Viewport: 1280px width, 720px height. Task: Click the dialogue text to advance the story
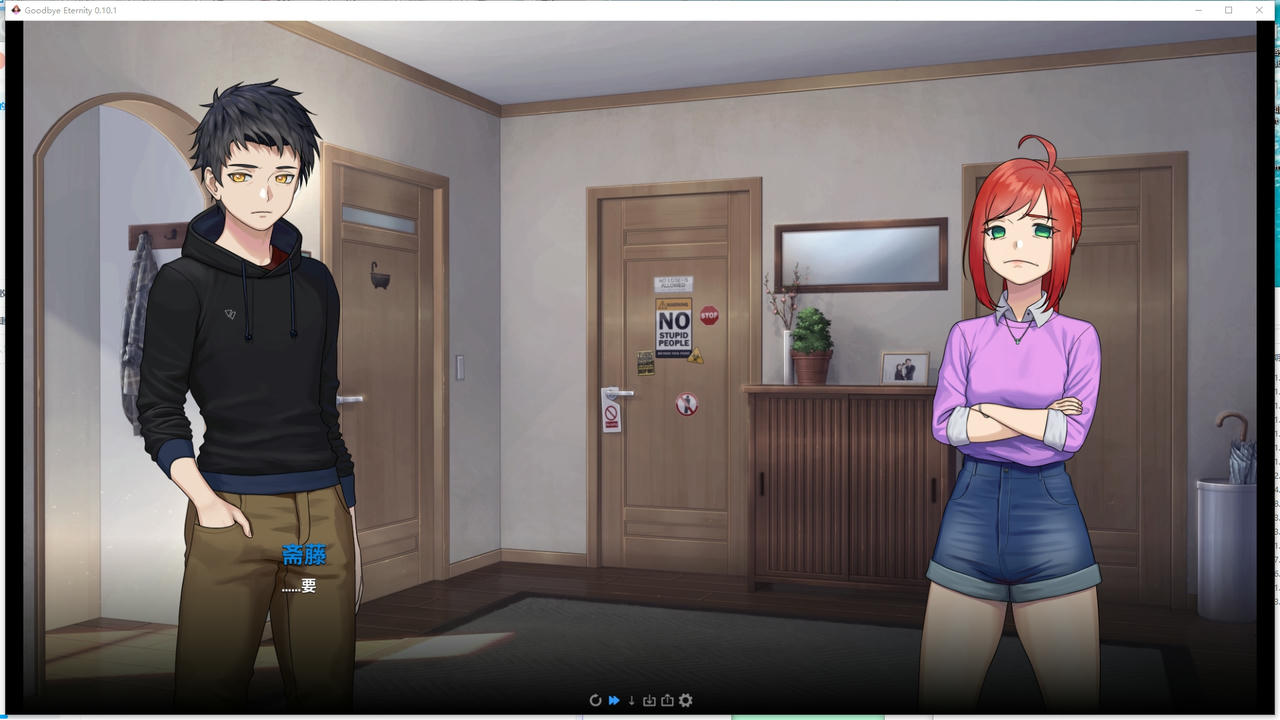[x=300, y=588]
